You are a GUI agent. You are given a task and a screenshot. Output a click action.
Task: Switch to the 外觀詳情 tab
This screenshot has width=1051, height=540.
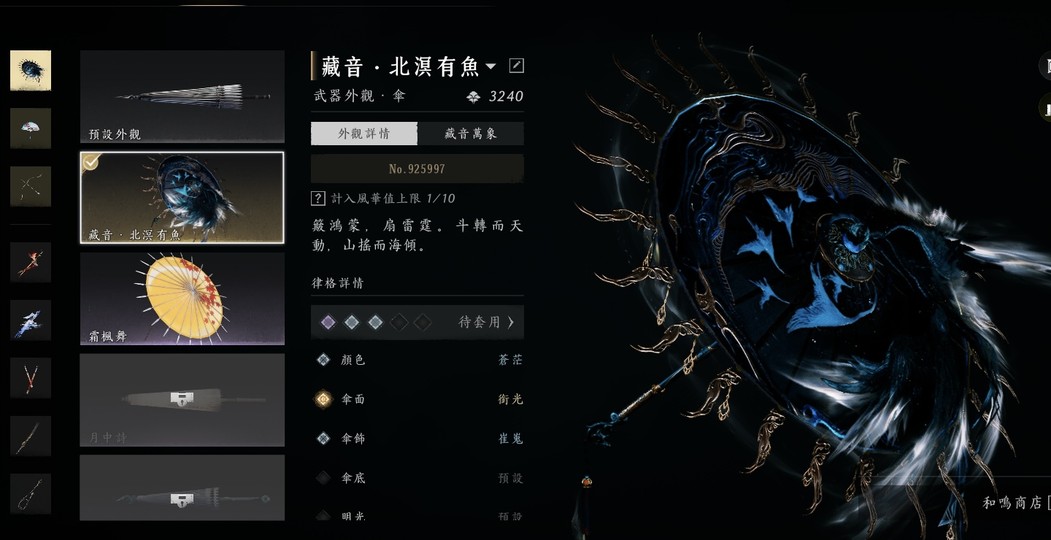coord(363,134)
